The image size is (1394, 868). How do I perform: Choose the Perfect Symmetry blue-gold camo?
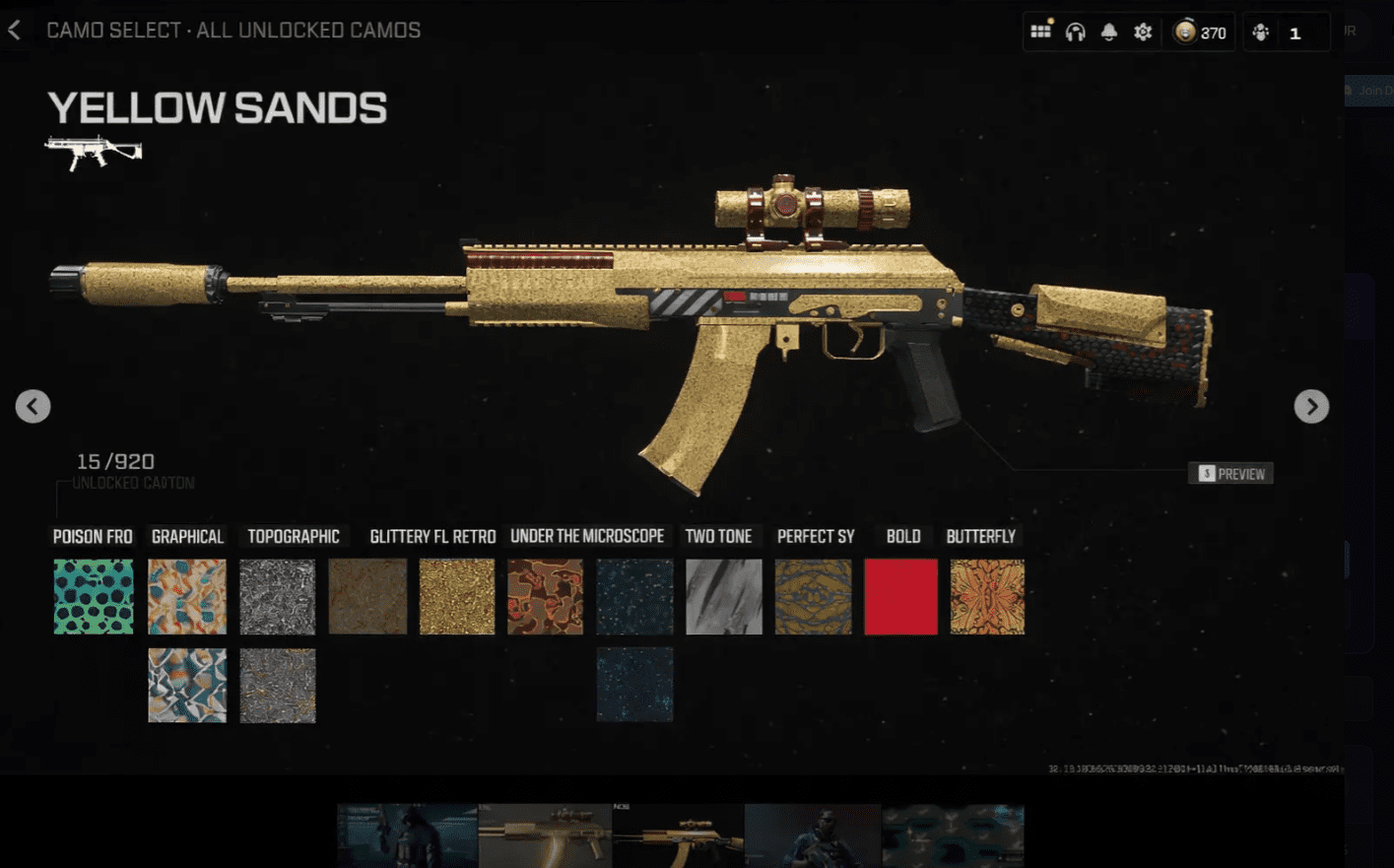pyautogui.click(x=813, y=596)
